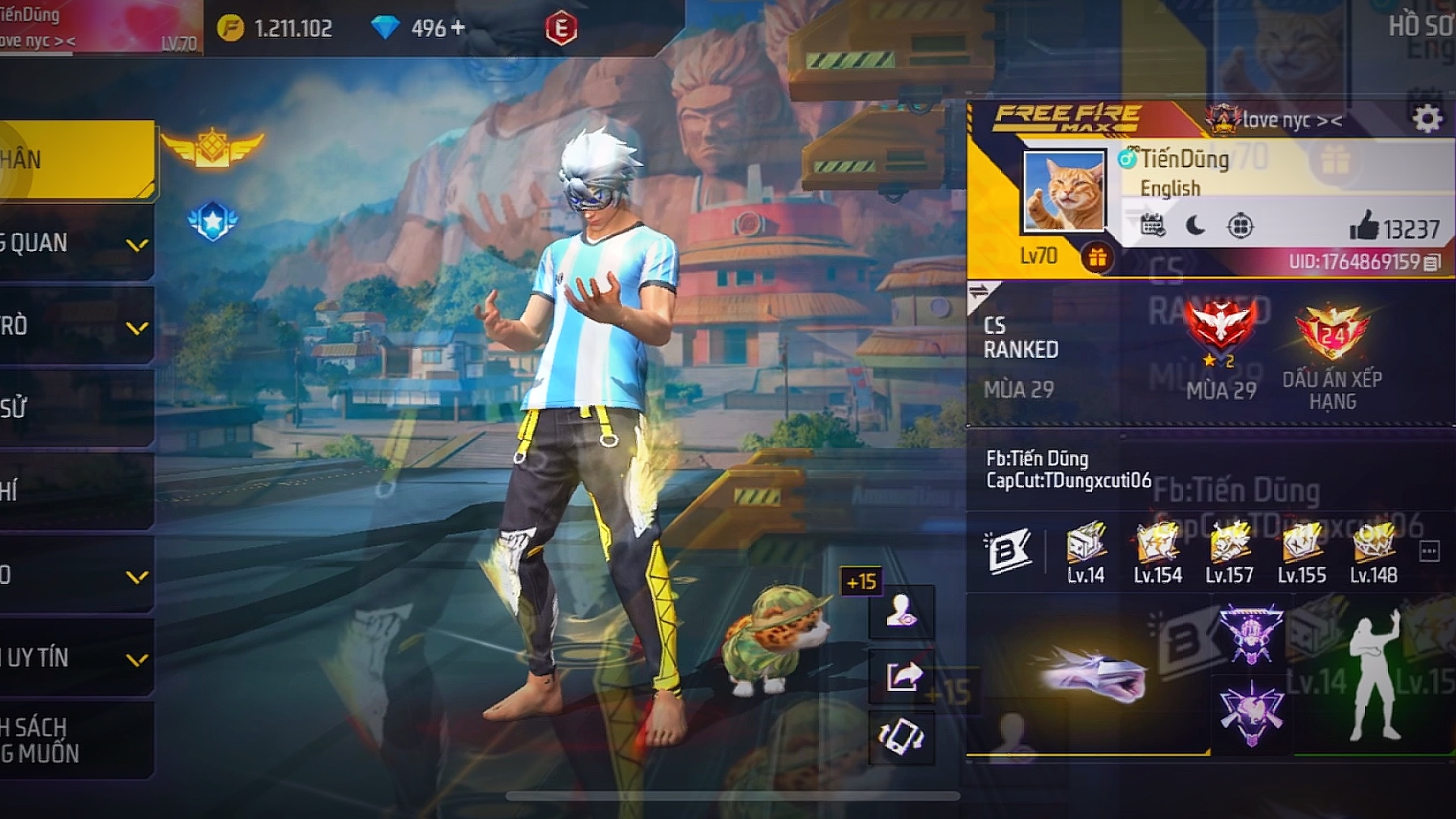Image resolution: width=1456 pixels, height=819 pixels.
Task: Copy the player UID
Action: click(1432, 262)
